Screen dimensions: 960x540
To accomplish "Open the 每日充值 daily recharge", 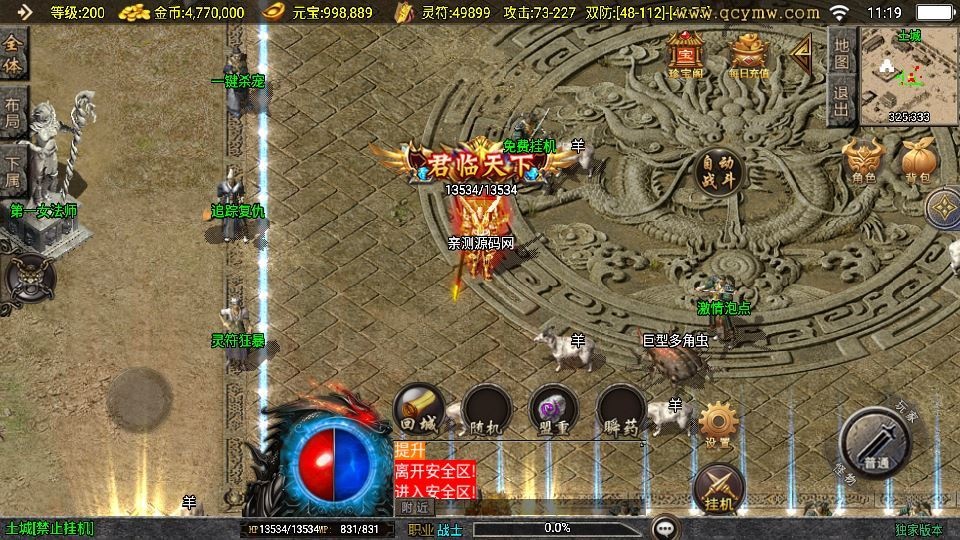I will click(x=749, y=54).
